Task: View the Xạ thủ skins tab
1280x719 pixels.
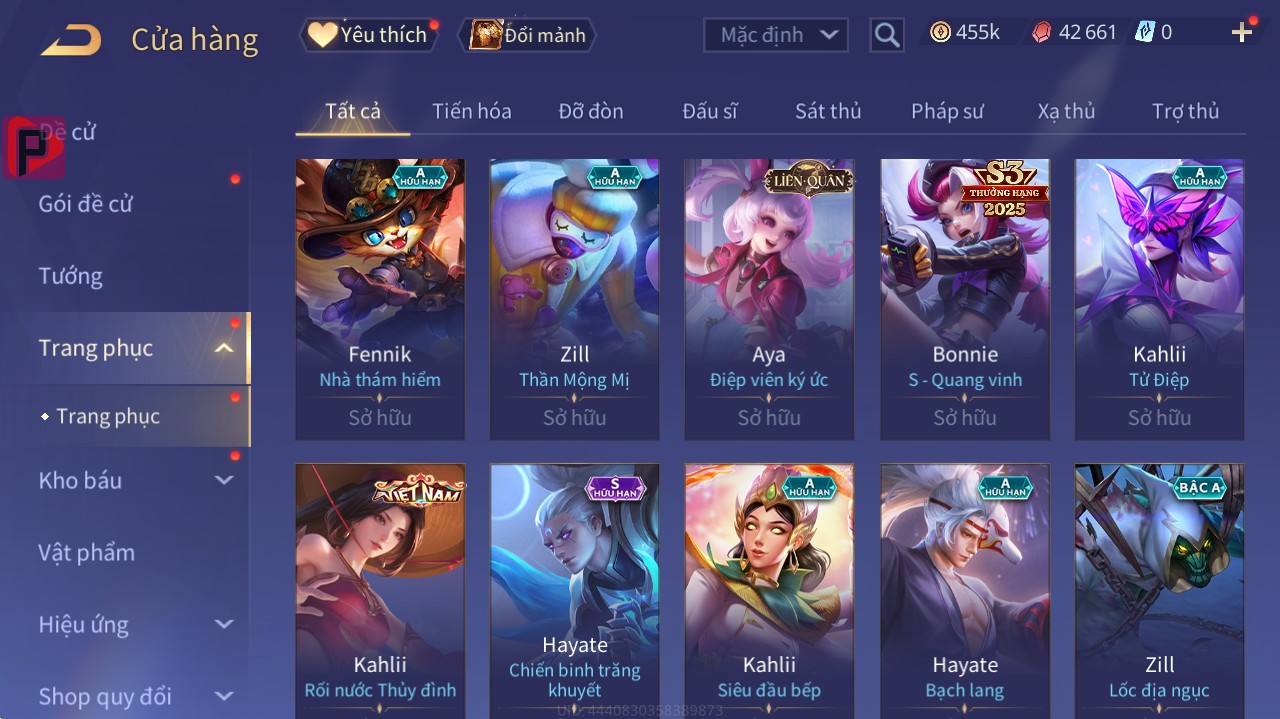Action: pyautogui.click(x=1066, y=111)
